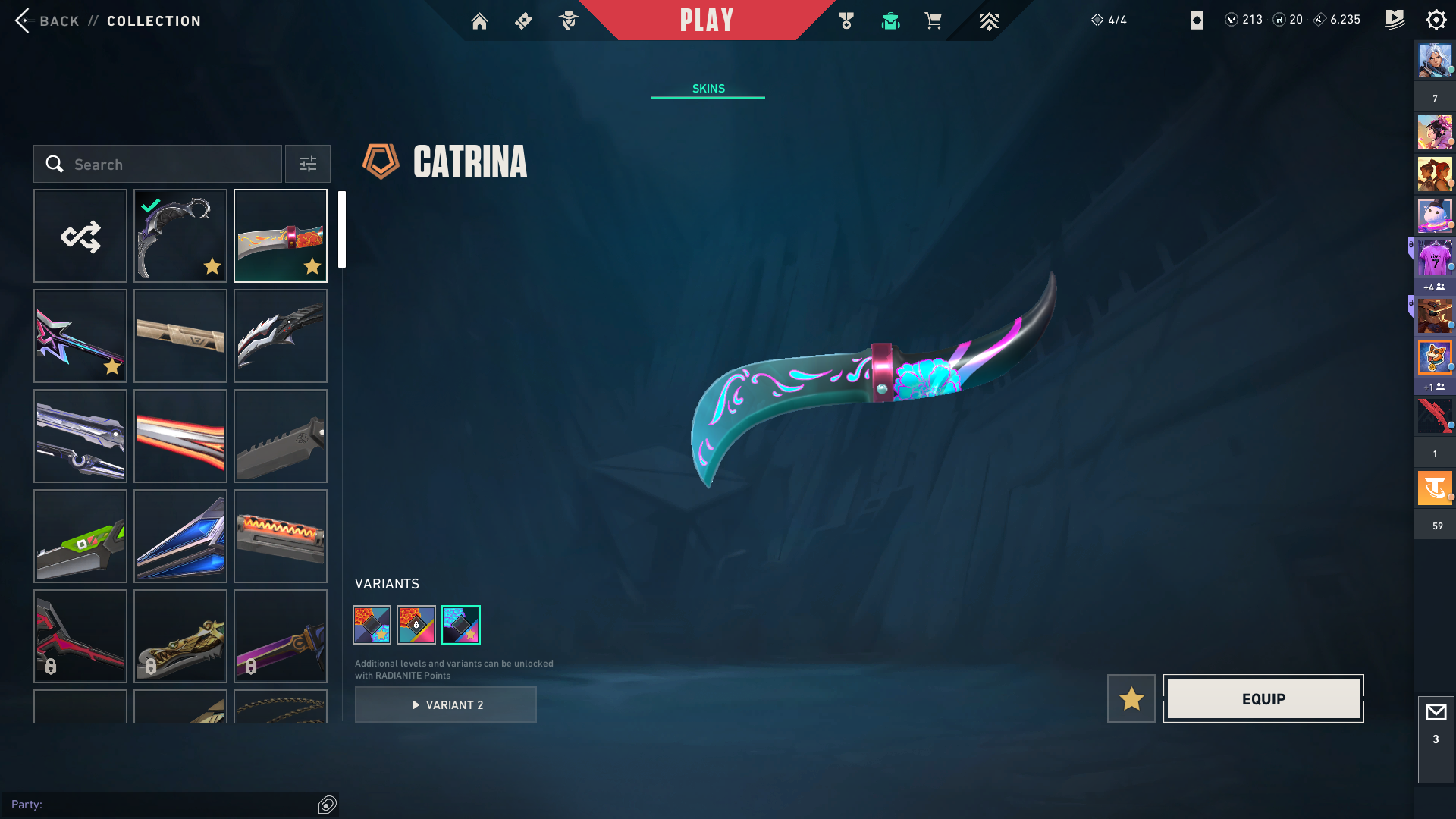This screenshot has width=1456, height=819.
Task: Open the skin filter options
Action: click(308, 165)
